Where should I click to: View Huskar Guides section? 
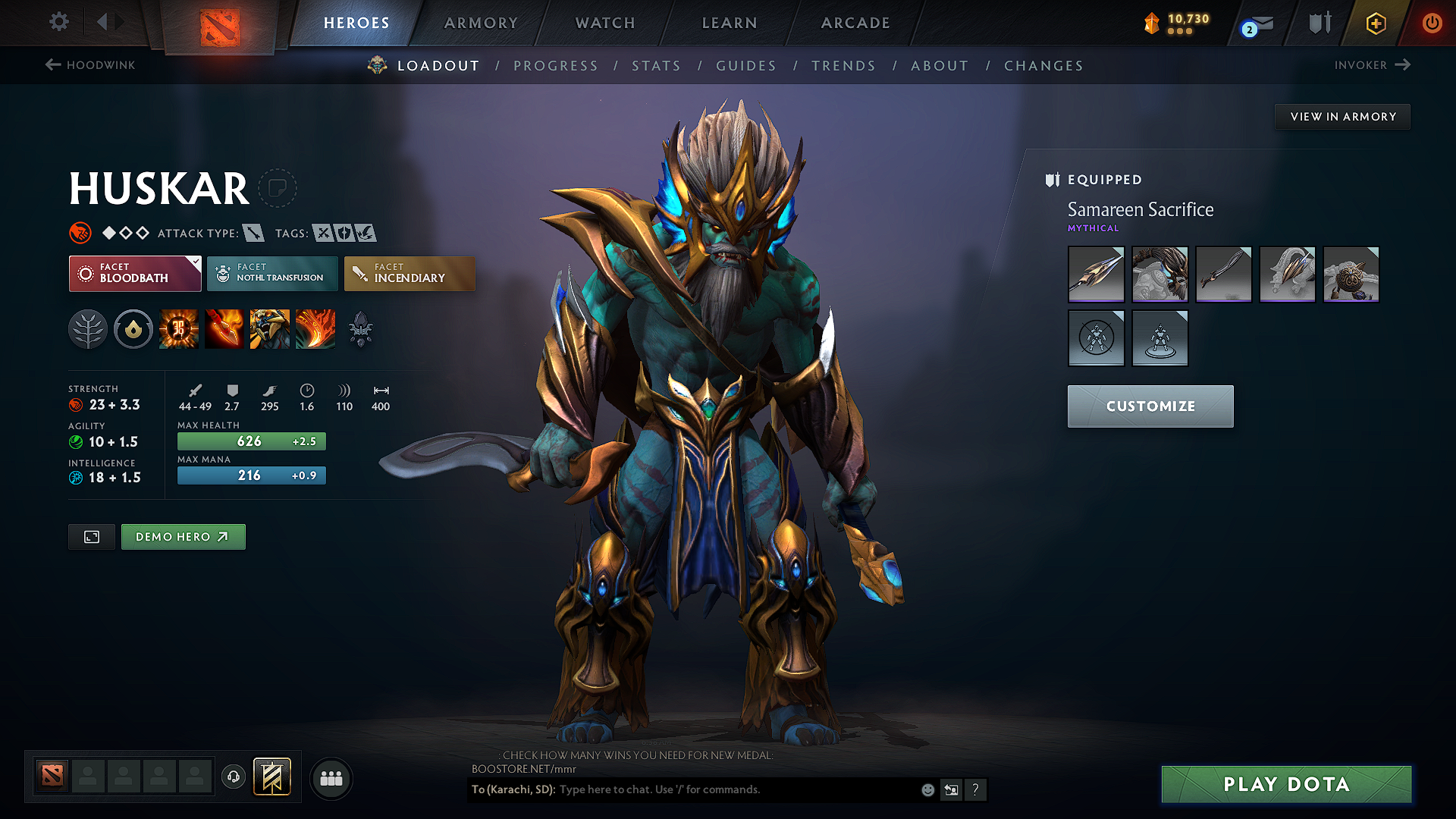746,66
